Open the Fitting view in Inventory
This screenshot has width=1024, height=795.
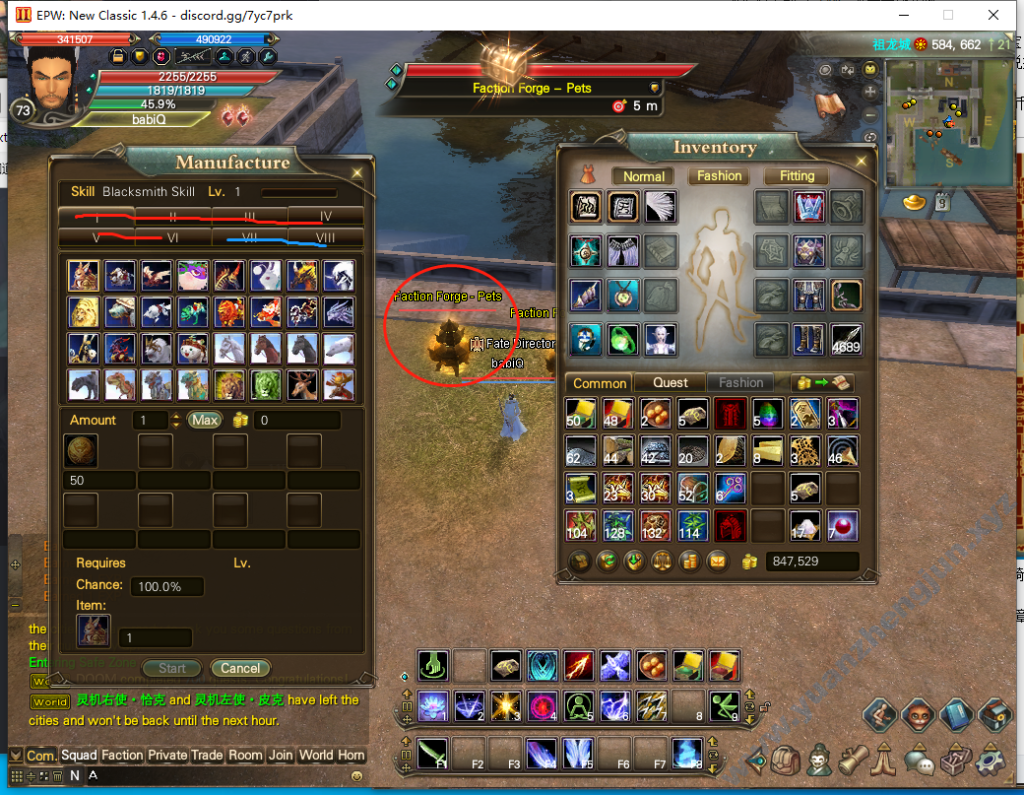tap(797, 176)
